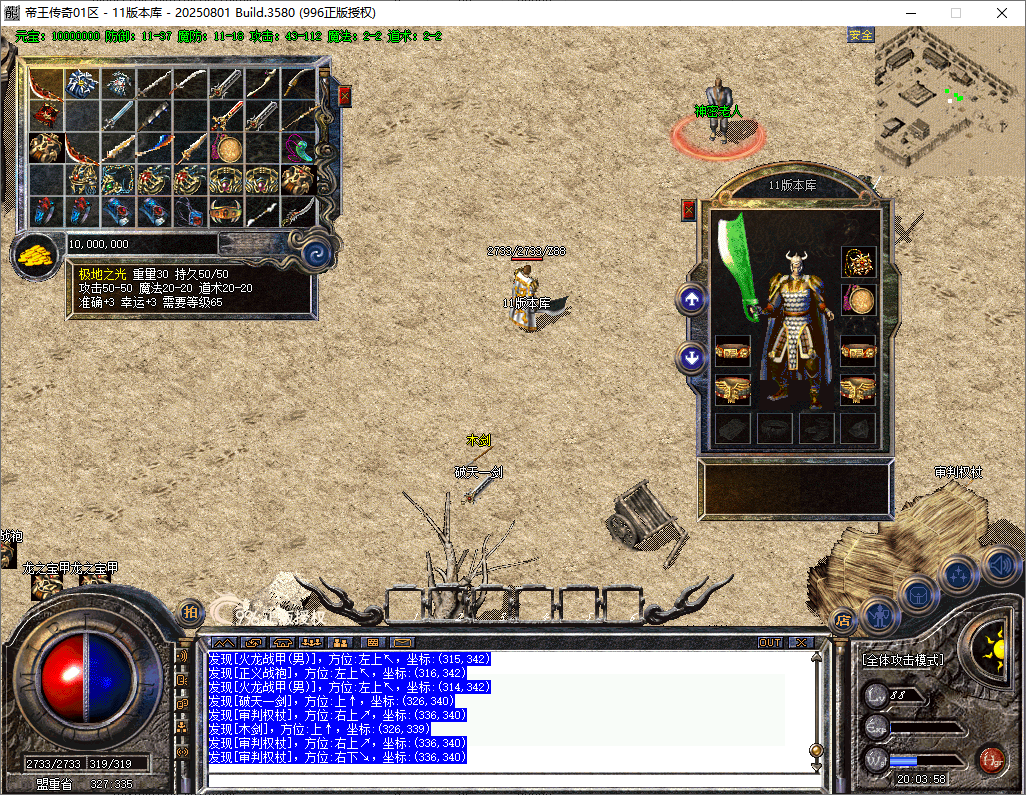Open the auction button marked 拍
The height and width of the screenshot is (795, 1026).
[x=190, y=611]
